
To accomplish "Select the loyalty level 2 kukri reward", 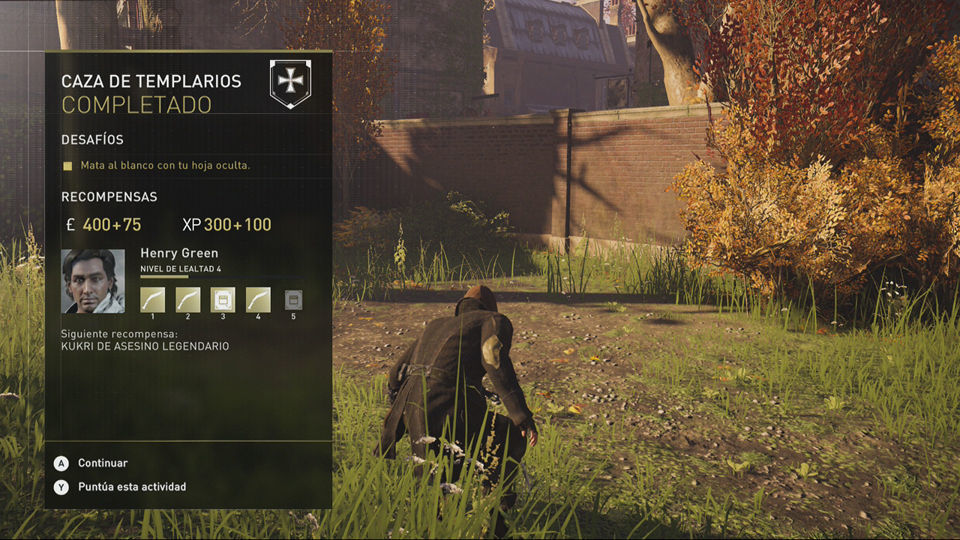I will [x=188, y=299].
